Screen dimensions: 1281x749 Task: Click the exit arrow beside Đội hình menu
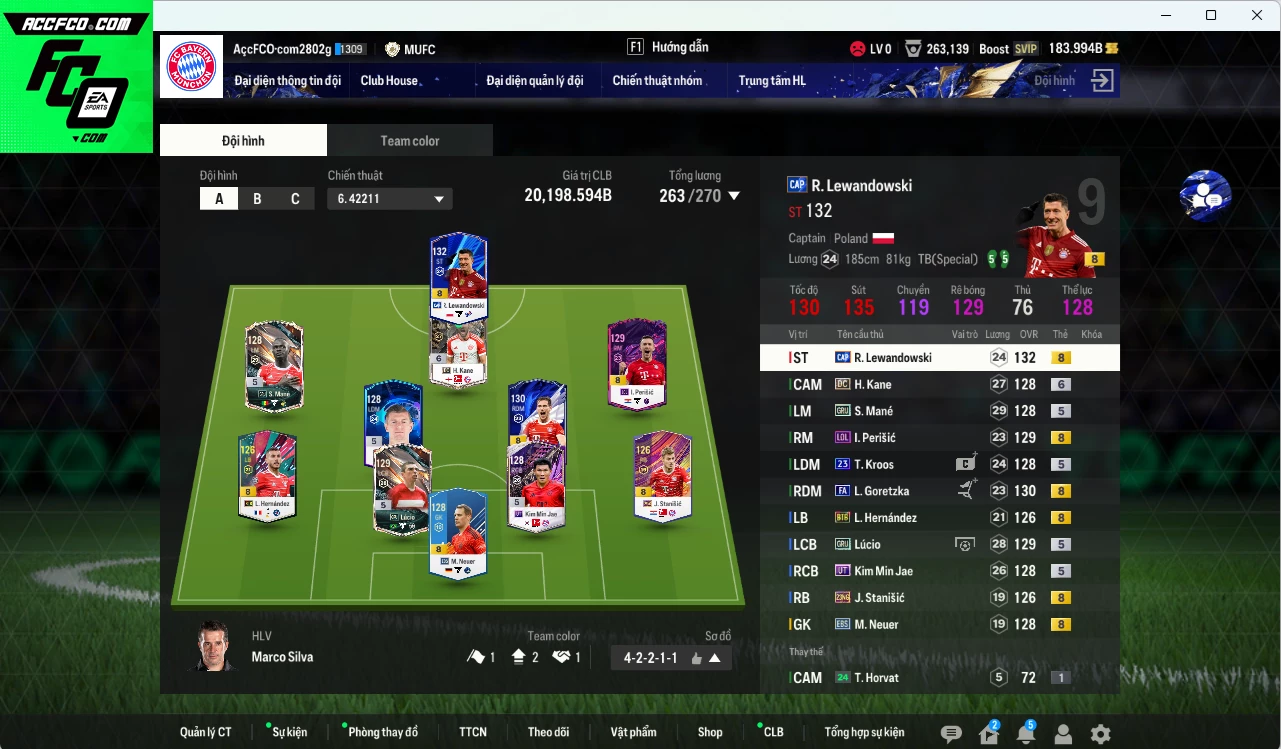pos(1101,81)
